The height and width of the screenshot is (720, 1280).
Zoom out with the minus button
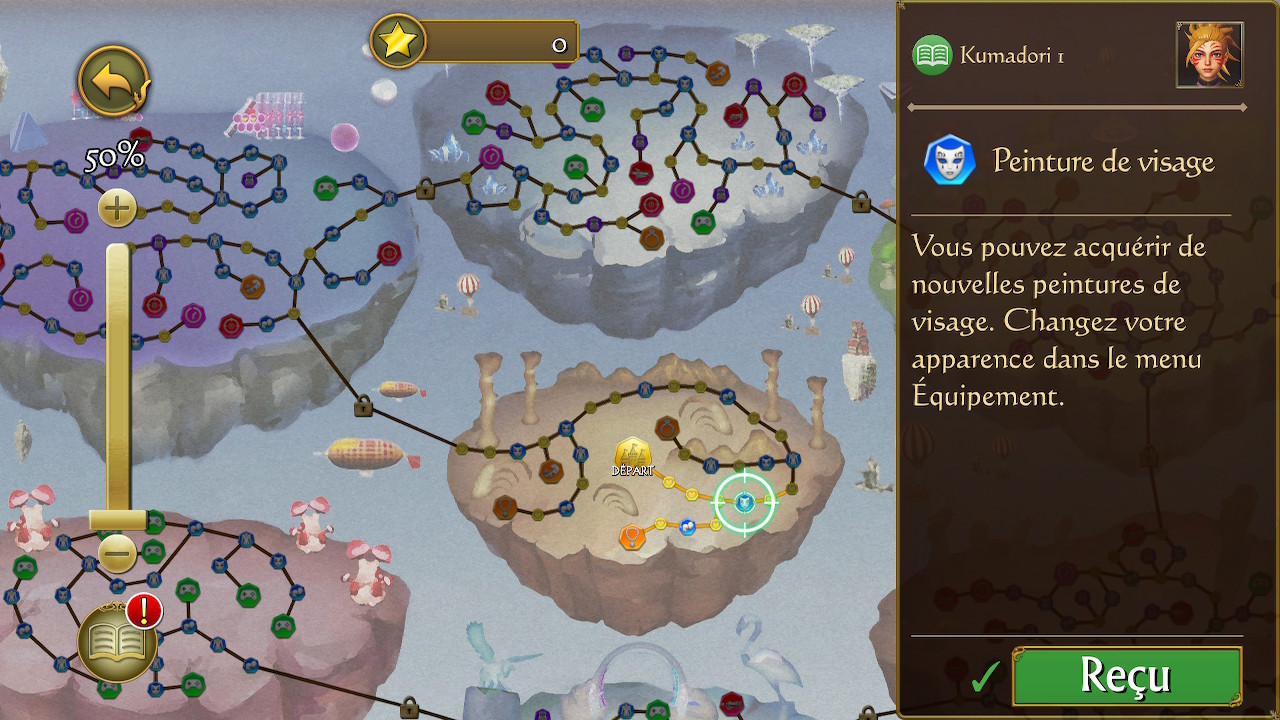(117, 553)
